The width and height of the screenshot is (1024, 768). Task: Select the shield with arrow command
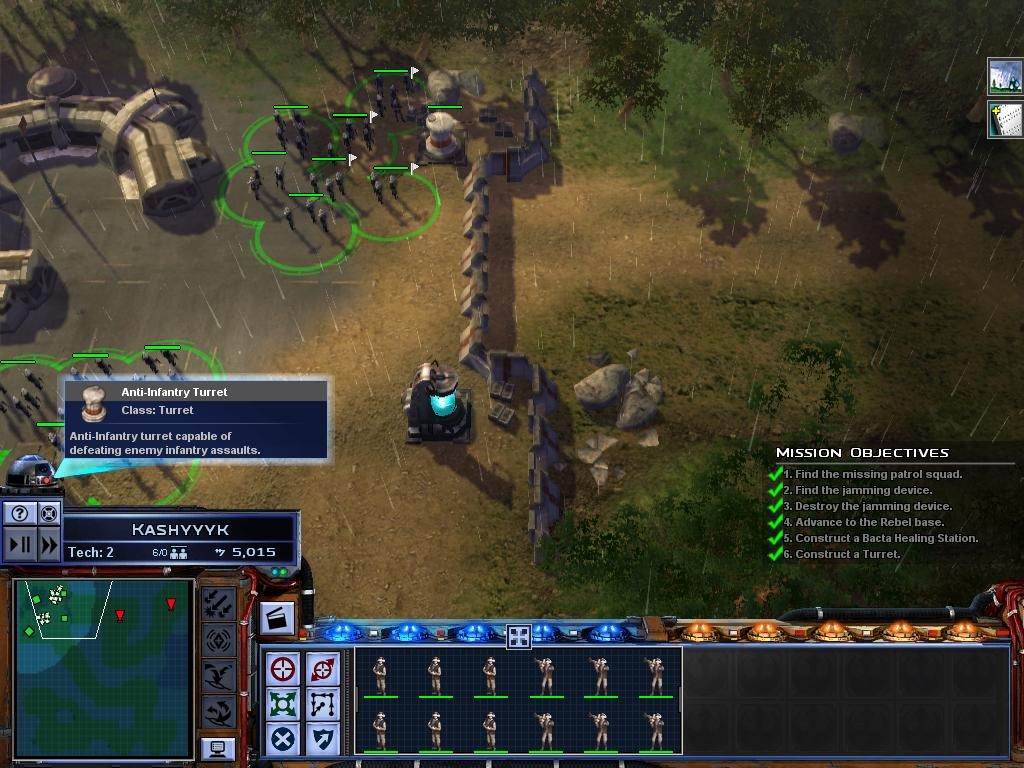pyautogui.click(x=322, y=739)
